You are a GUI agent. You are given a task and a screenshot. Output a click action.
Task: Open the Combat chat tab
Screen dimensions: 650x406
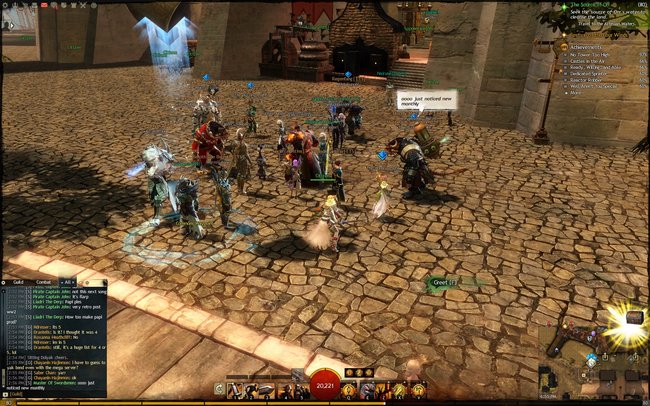point(44,283)
